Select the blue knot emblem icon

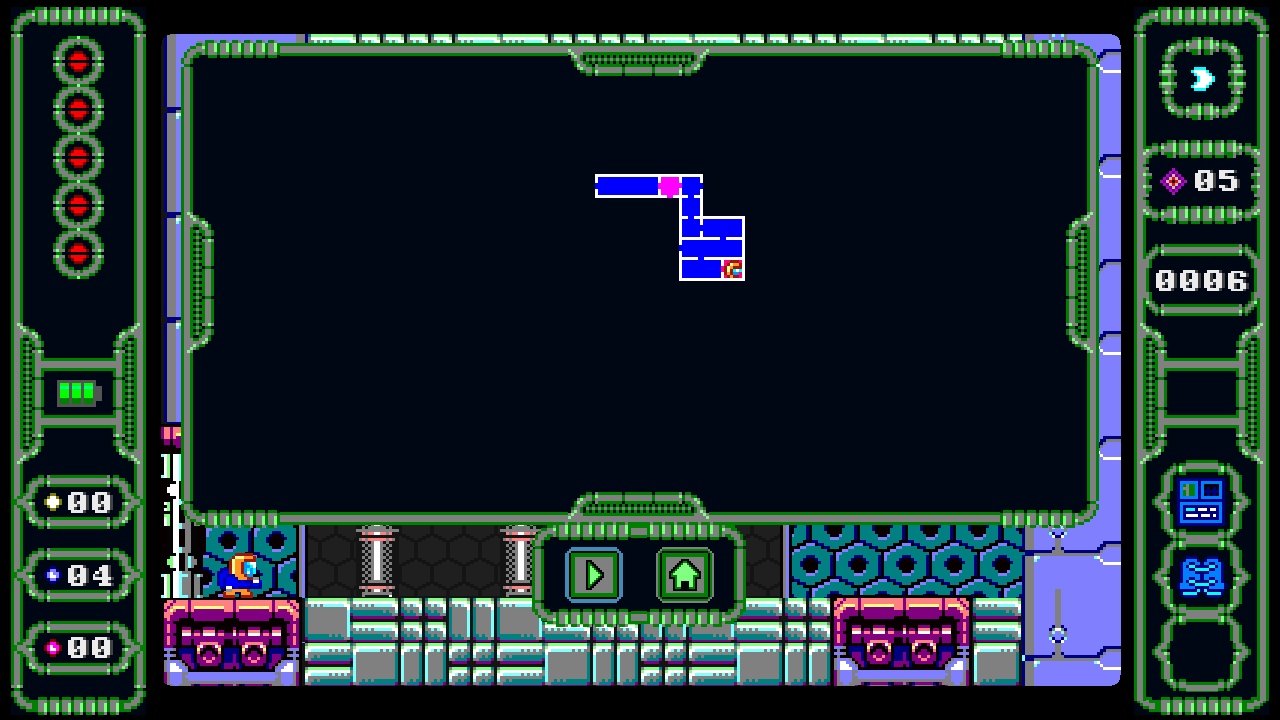pyautogui.click(x=1200, y=578)
